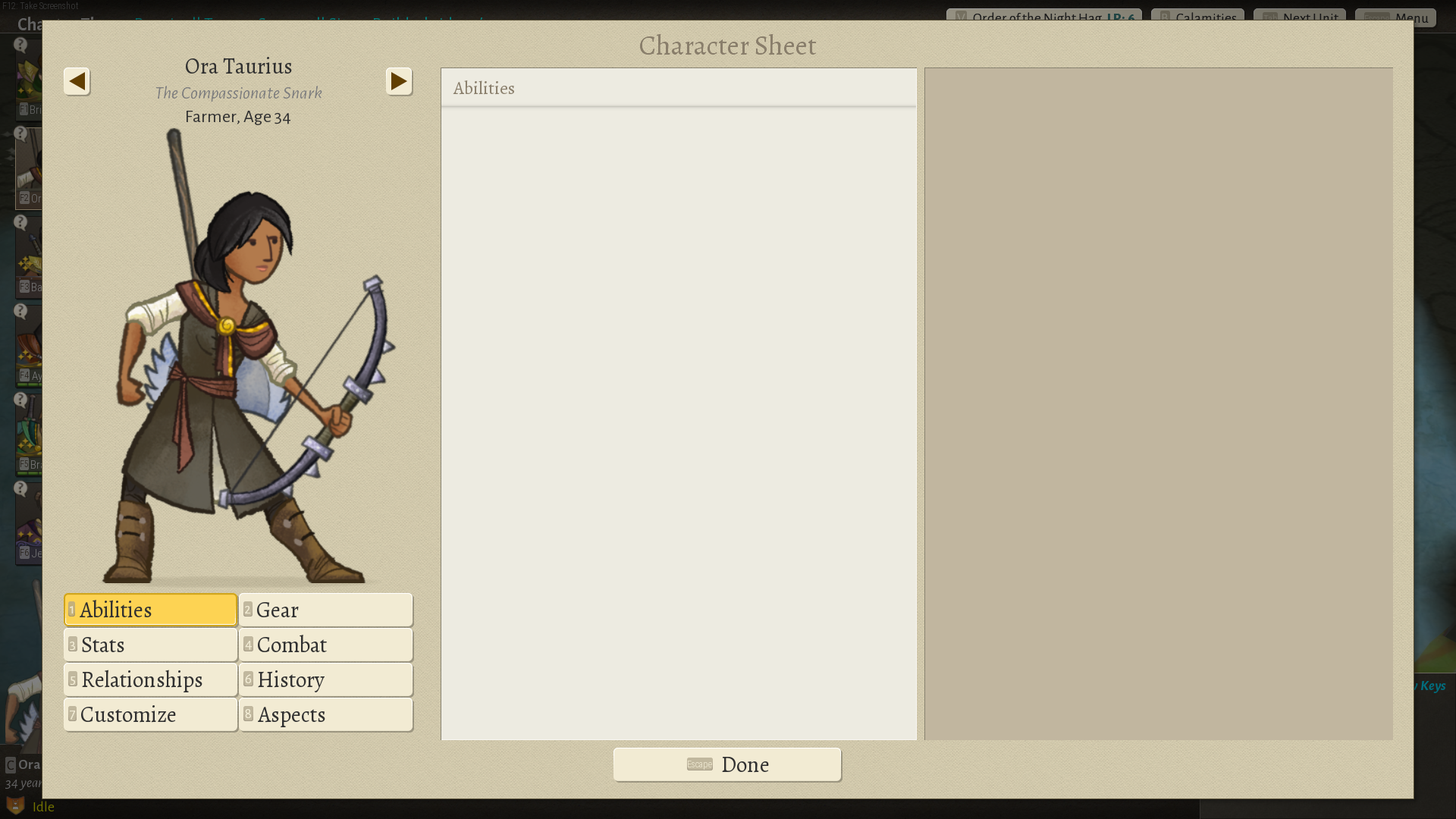Open the Combat tab

point(325,645)
